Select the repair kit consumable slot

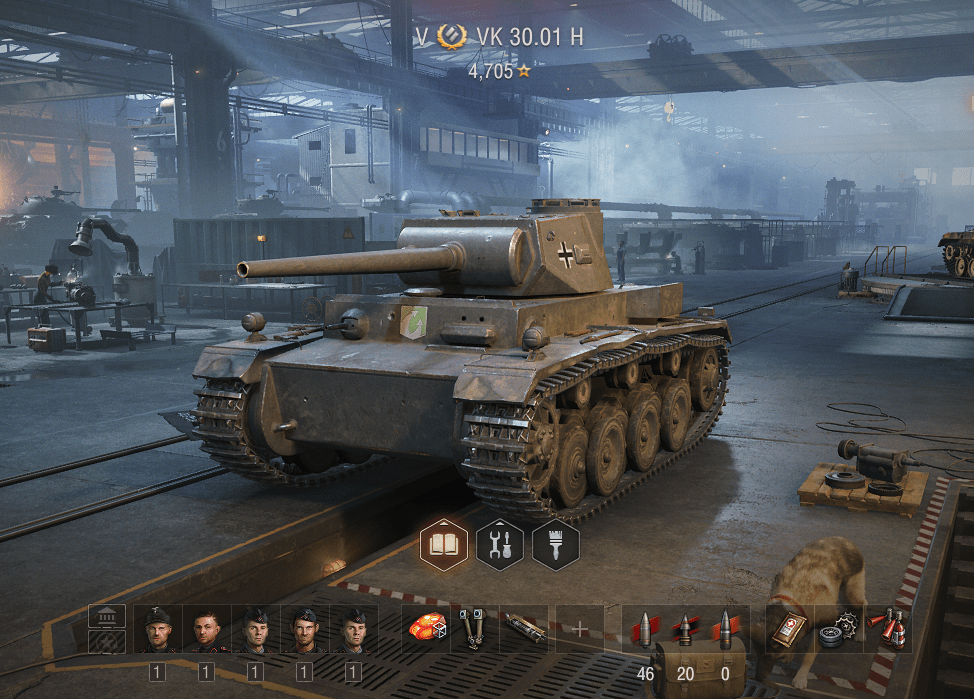(x=838, y=629)
